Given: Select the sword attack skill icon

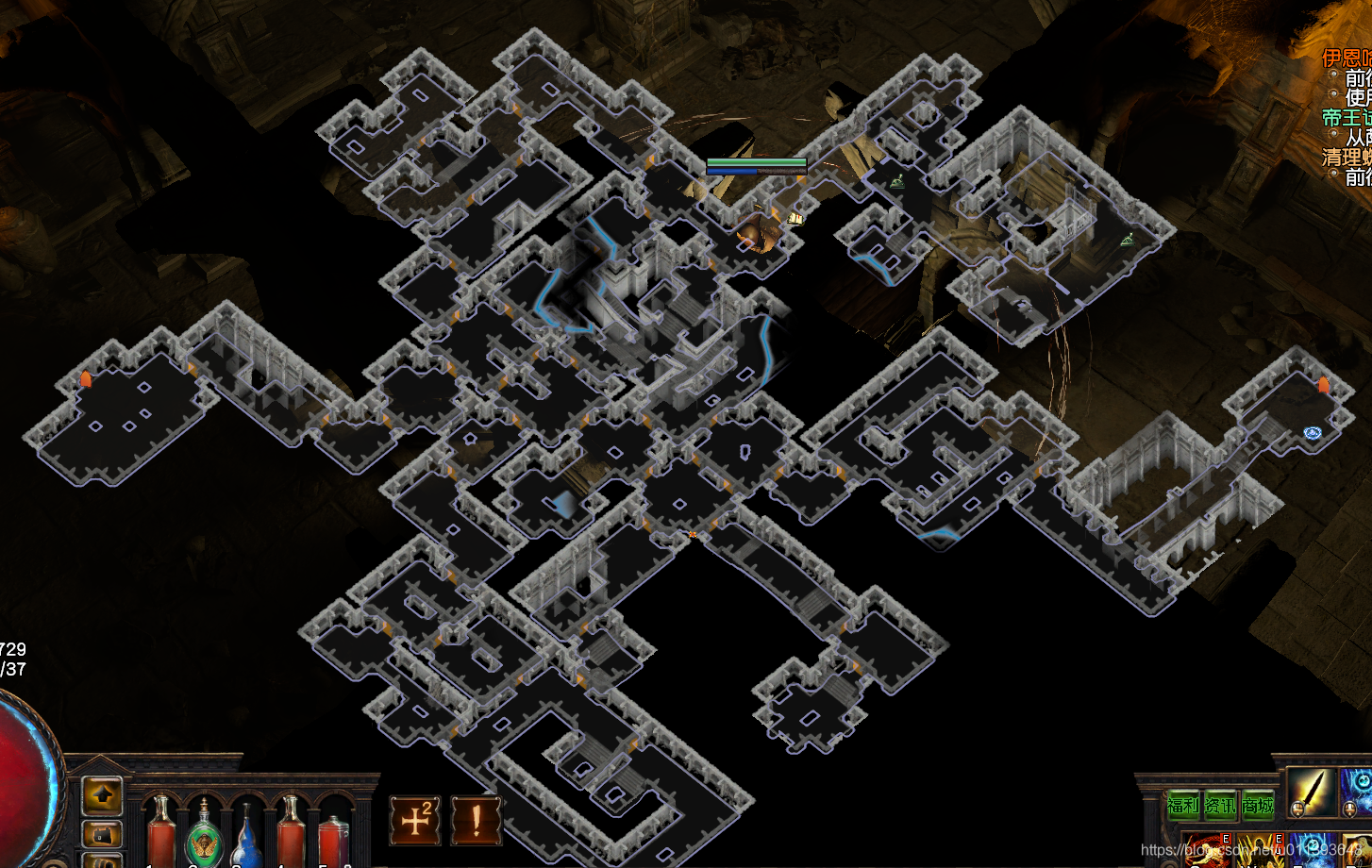Looking at the screenshot, I should pyautogui.click(x=1312, y=791).
